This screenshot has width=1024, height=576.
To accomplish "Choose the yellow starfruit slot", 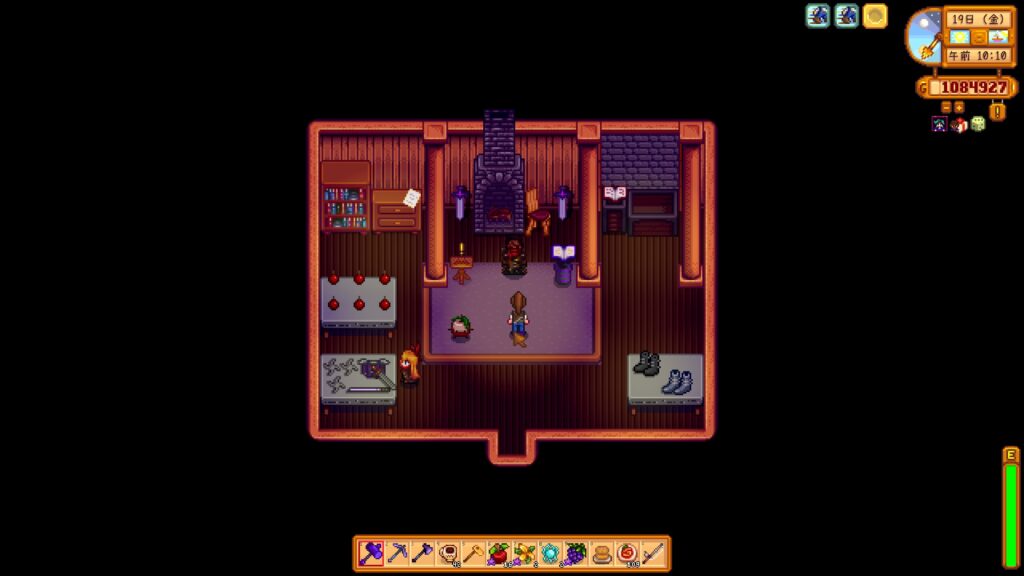I will [x=524, y=553].
